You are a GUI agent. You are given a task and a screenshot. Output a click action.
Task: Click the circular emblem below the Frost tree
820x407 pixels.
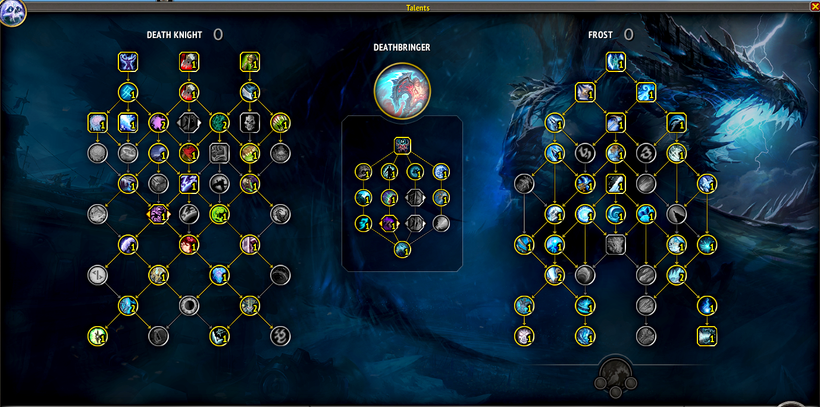(x=615, y=375)
